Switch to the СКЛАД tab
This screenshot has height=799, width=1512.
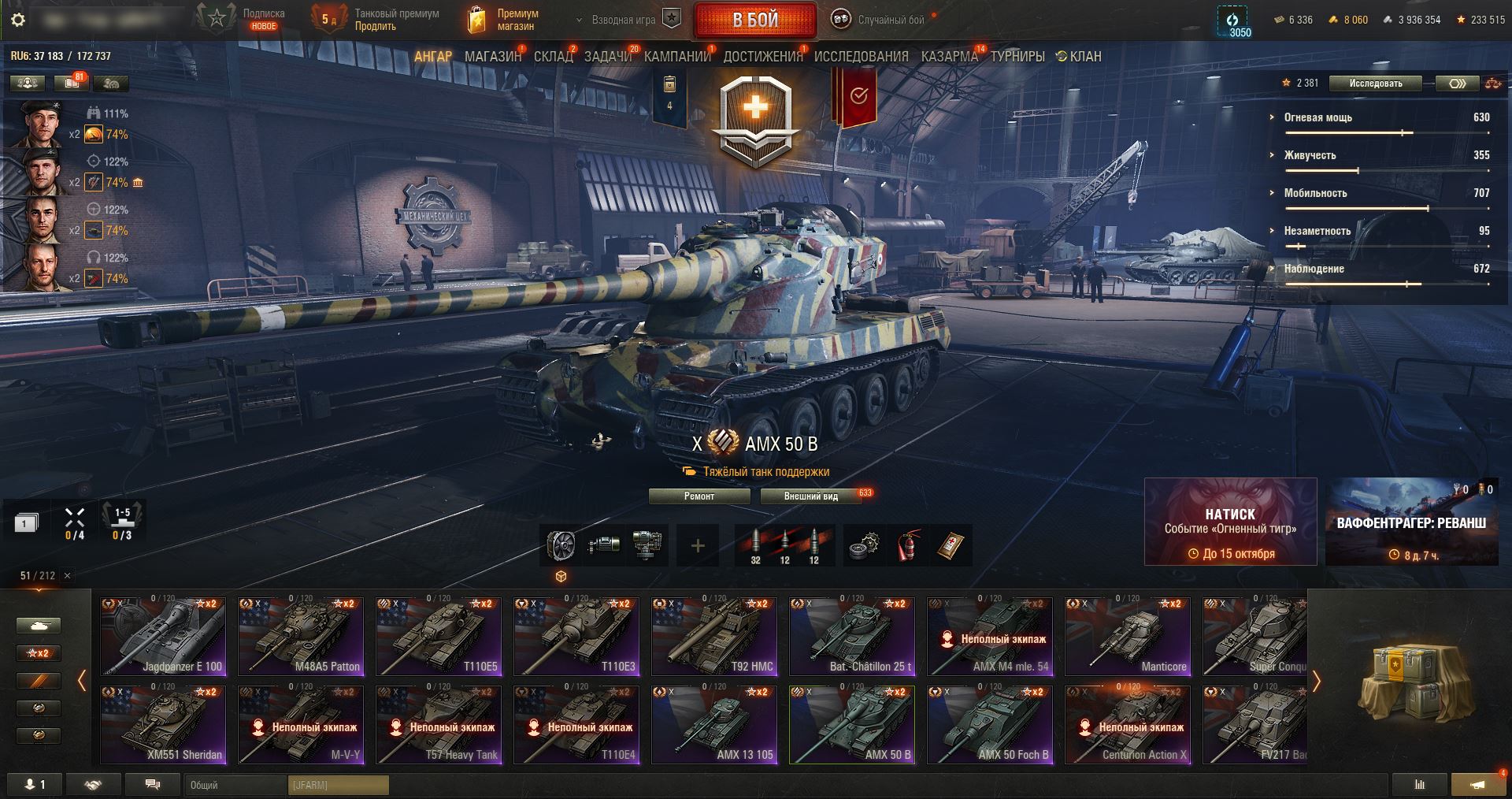click(x=553, y=57)
